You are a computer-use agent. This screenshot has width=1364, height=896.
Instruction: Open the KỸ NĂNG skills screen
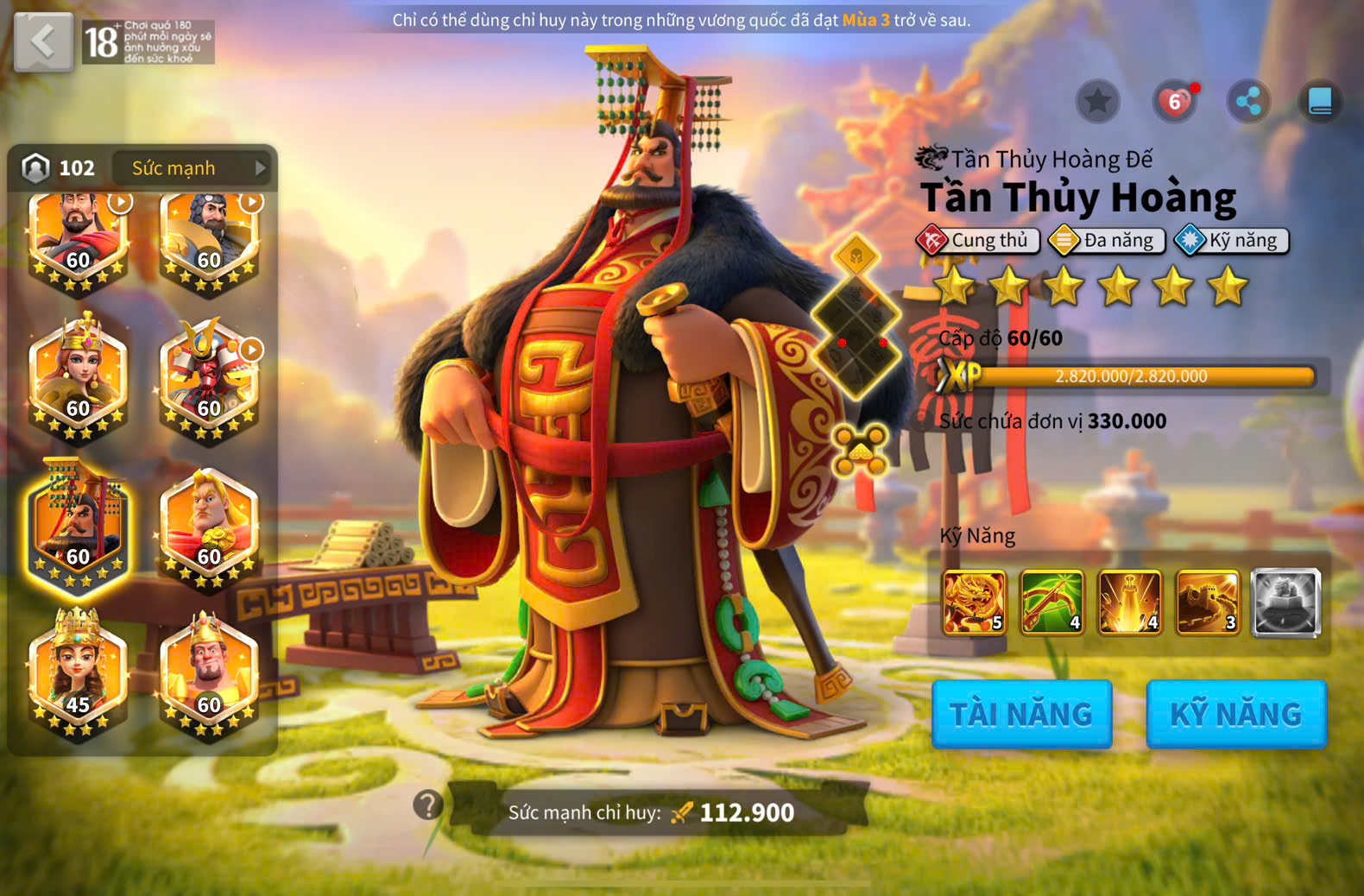1235,714
